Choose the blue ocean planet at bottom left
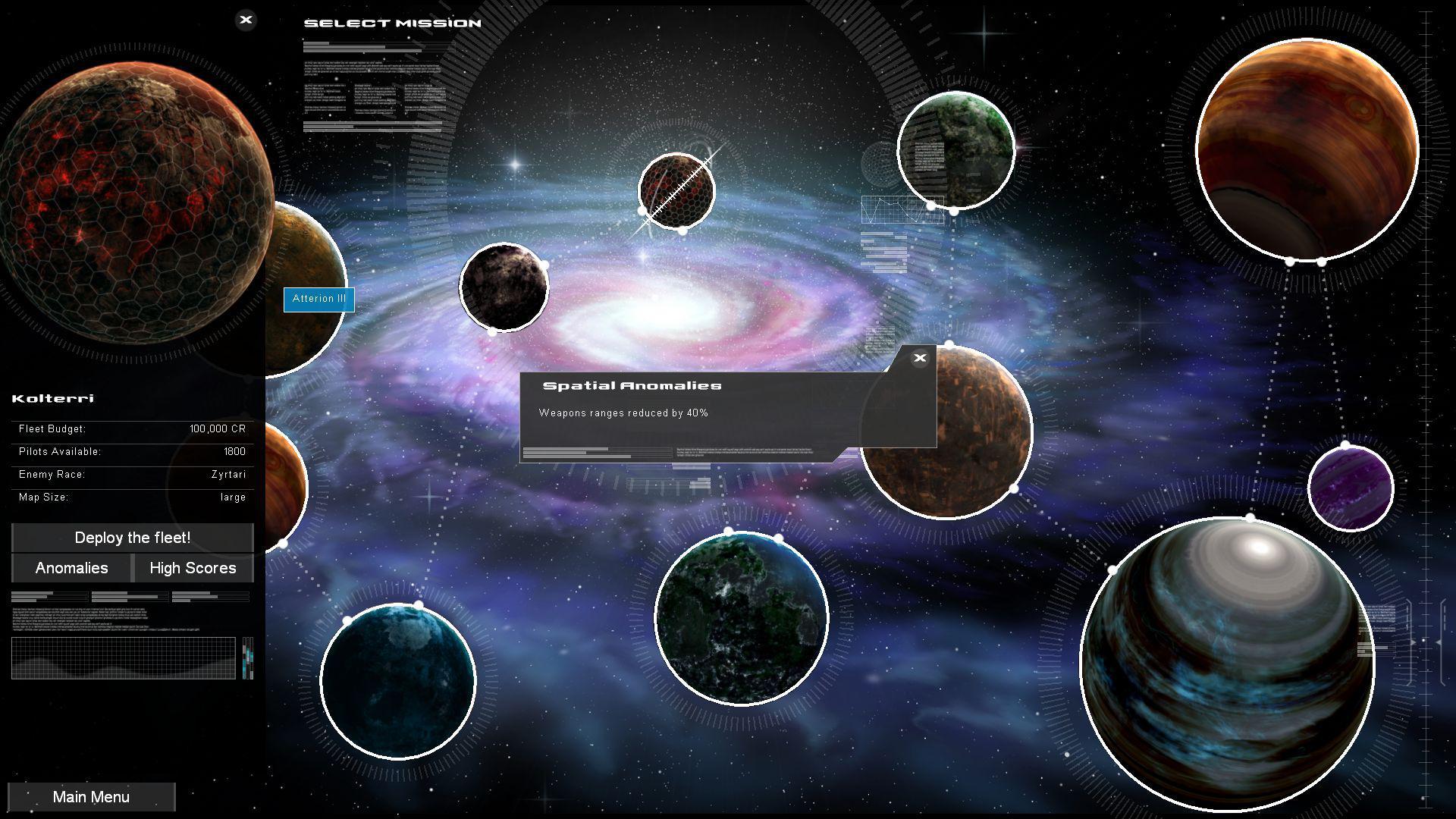The height and width of the screenshot is (819, 1456). (x=398, y=682)
